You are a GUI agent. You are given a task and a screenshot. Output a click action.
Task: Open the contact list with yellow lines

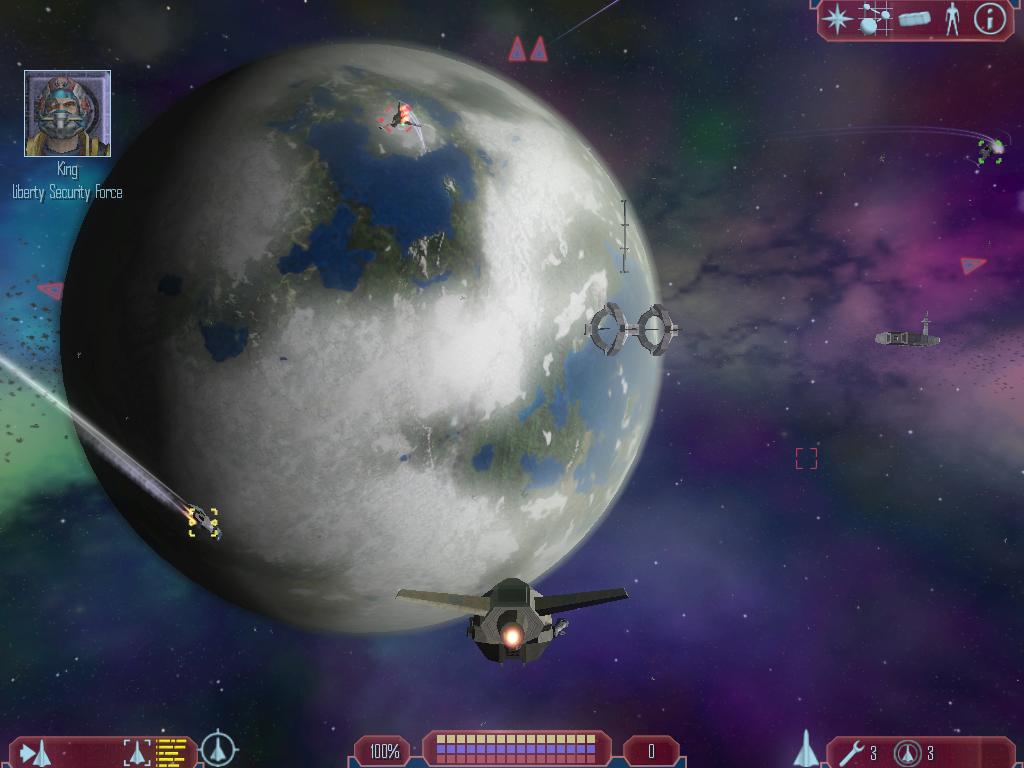(172, 751)
